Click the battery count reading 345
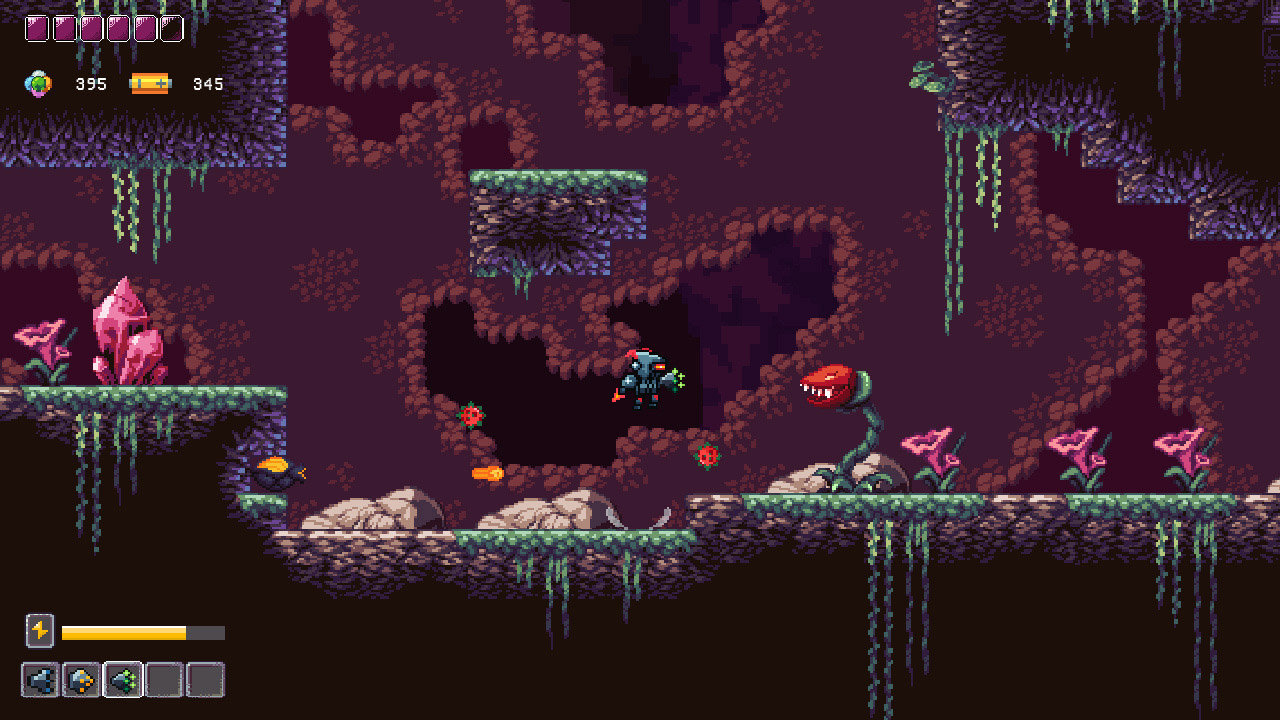This screenshot has height=720, width=1280. point(207,84)
